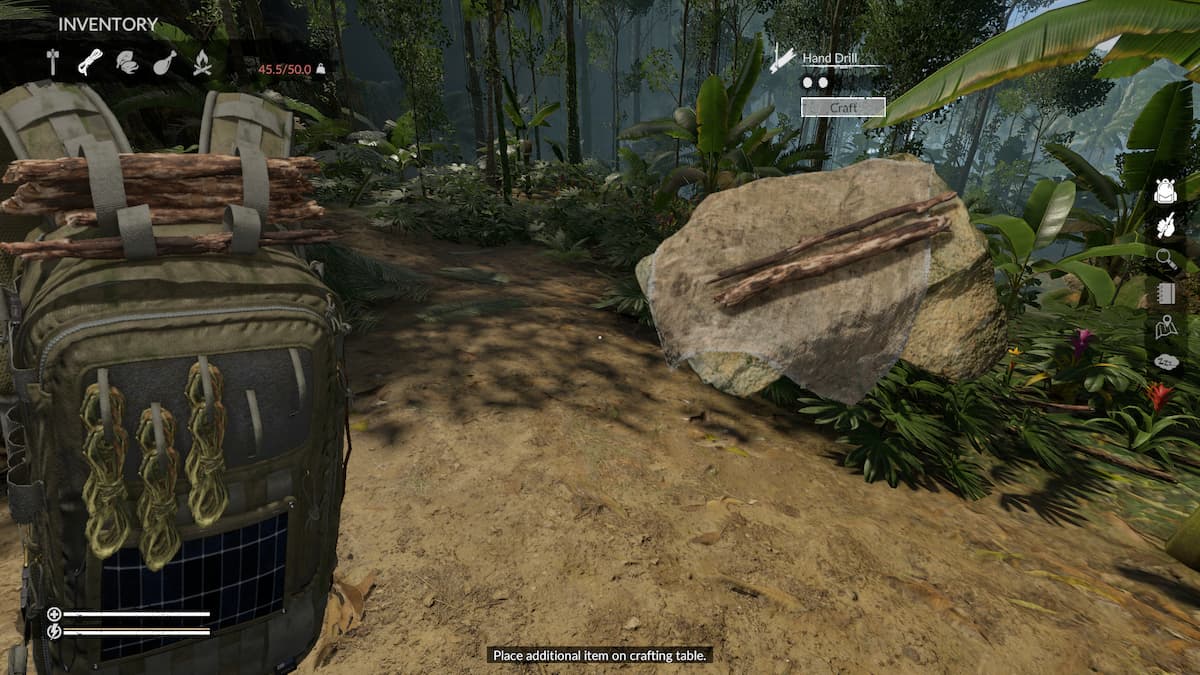This screenshot has height=675, width=1200.
Task: Open the backpack icon in the side menu
Action: tap(1165, 190)
